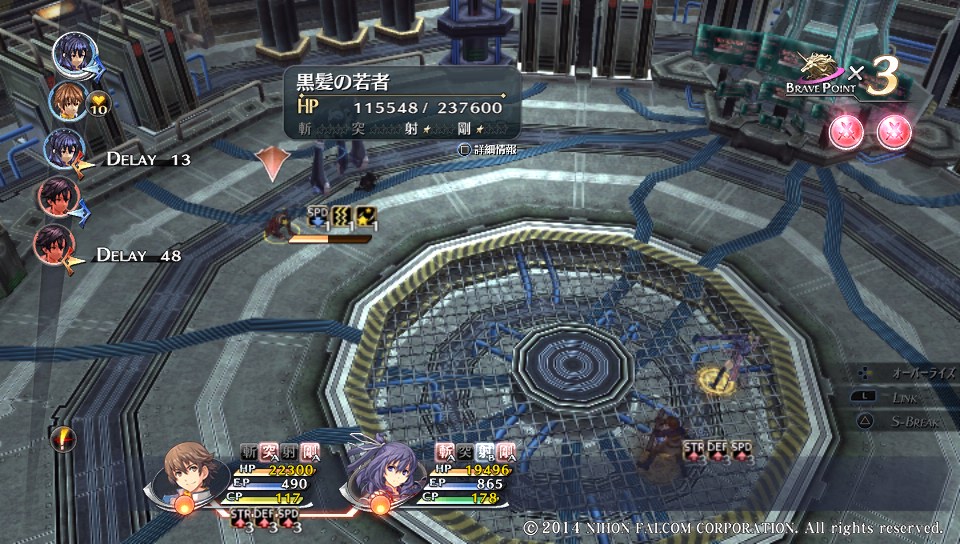Open the 黒髪の若者 enemy info panel
The width and height of the screenshot is (960, 544).
coord(402,102)
